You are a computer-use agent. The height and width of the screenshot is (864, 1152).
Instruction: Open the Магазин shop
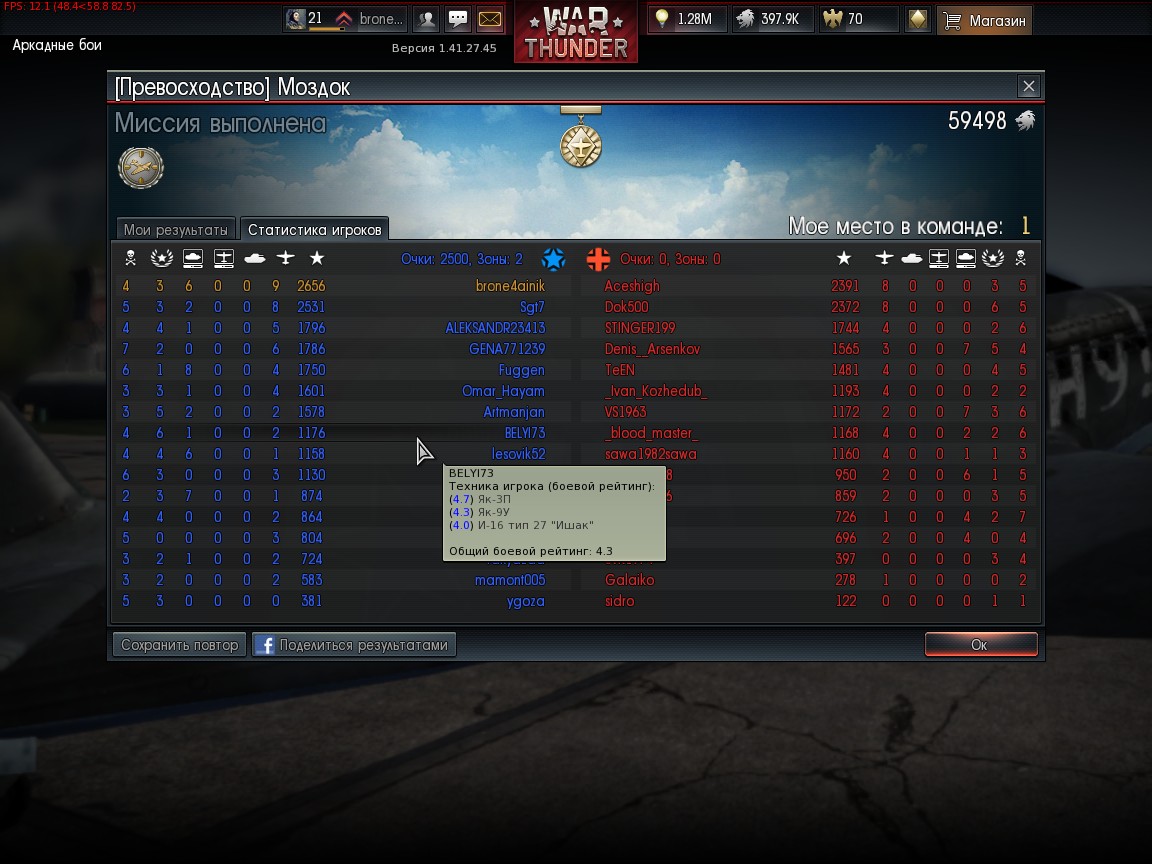985,20
